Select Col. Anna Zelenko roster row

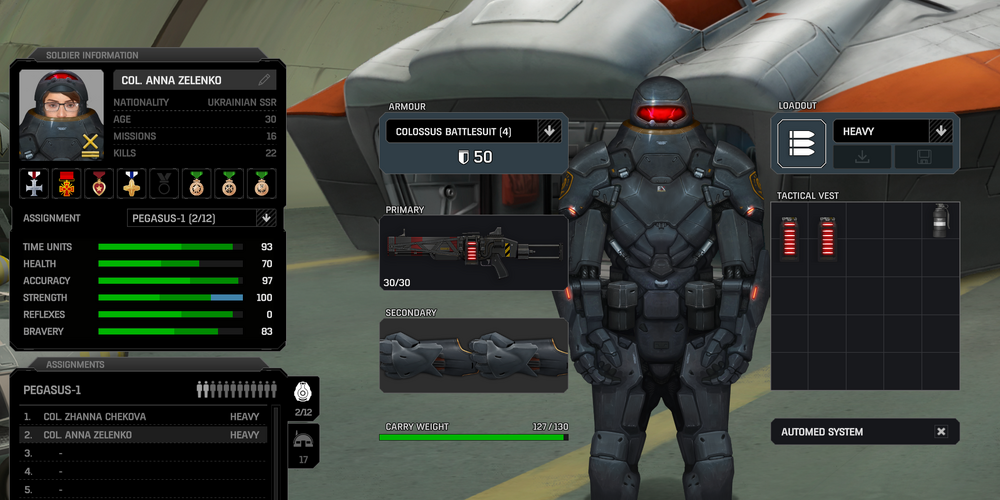pos(145,435)
